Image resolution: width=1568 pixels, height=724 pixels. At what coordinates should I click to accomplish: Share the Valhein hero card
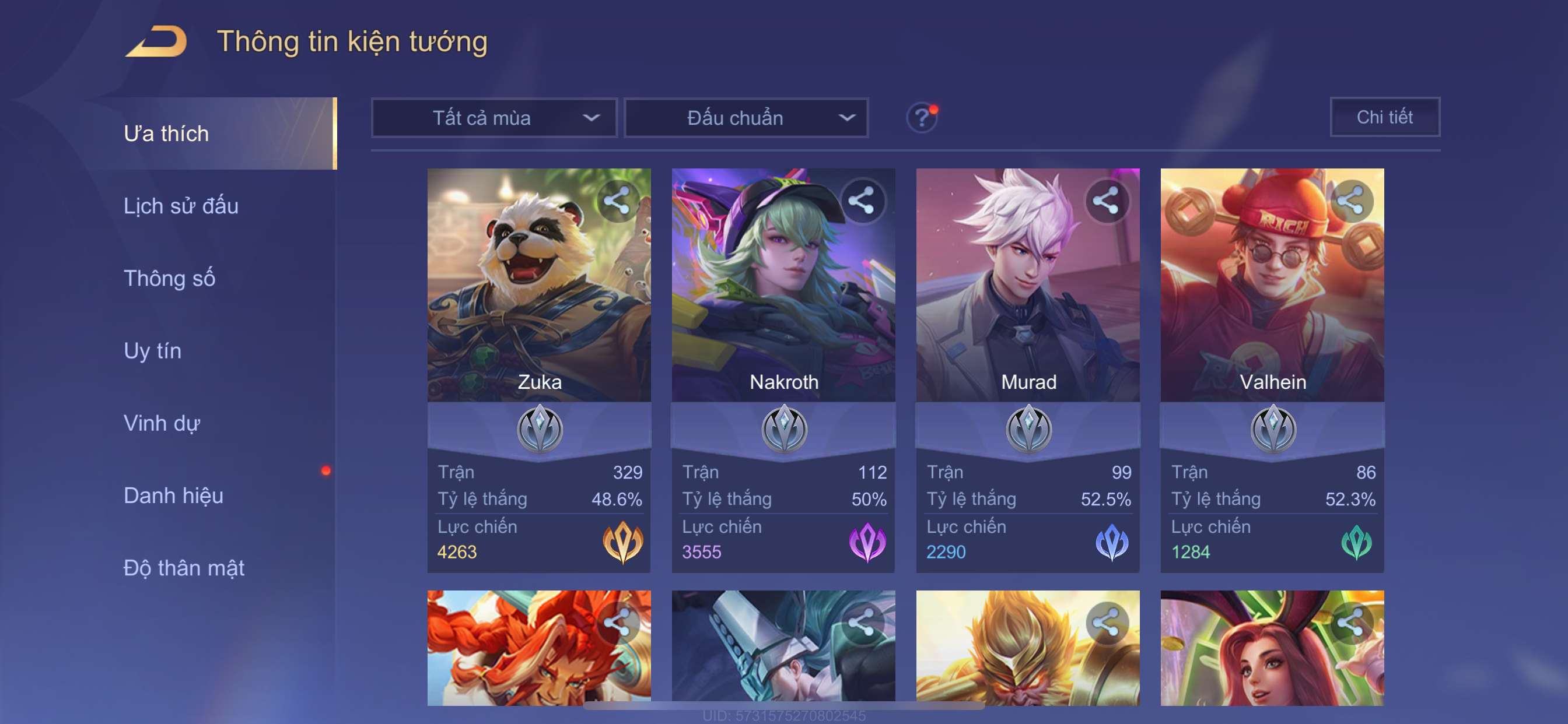tap(1350, 201)
